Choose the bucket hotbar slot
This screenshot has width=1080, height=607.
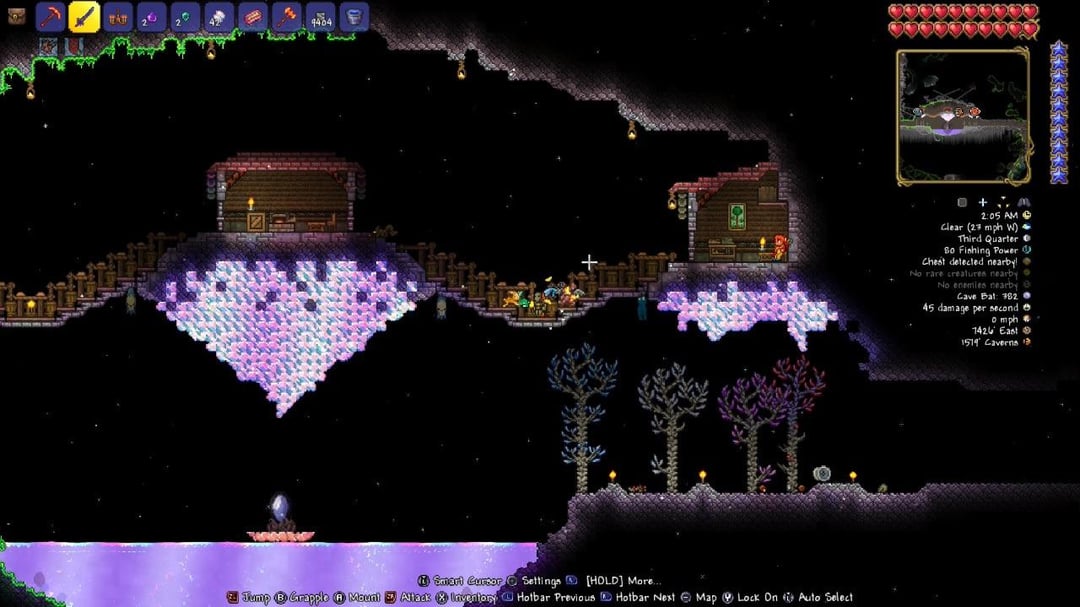click(354, 17)
